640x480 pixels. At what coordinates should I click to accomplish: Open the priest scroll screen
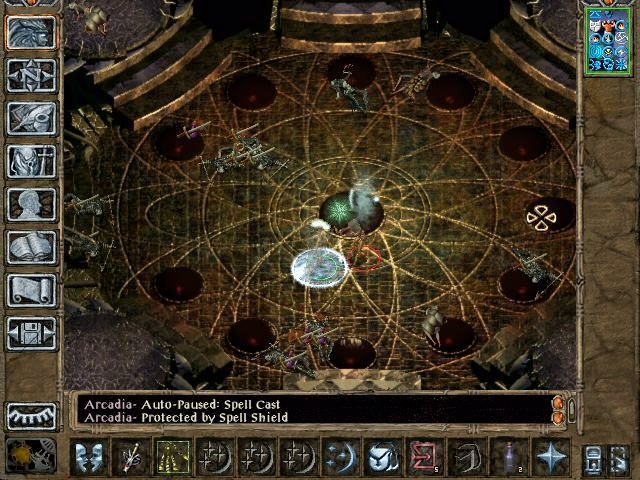pos(31,290)
